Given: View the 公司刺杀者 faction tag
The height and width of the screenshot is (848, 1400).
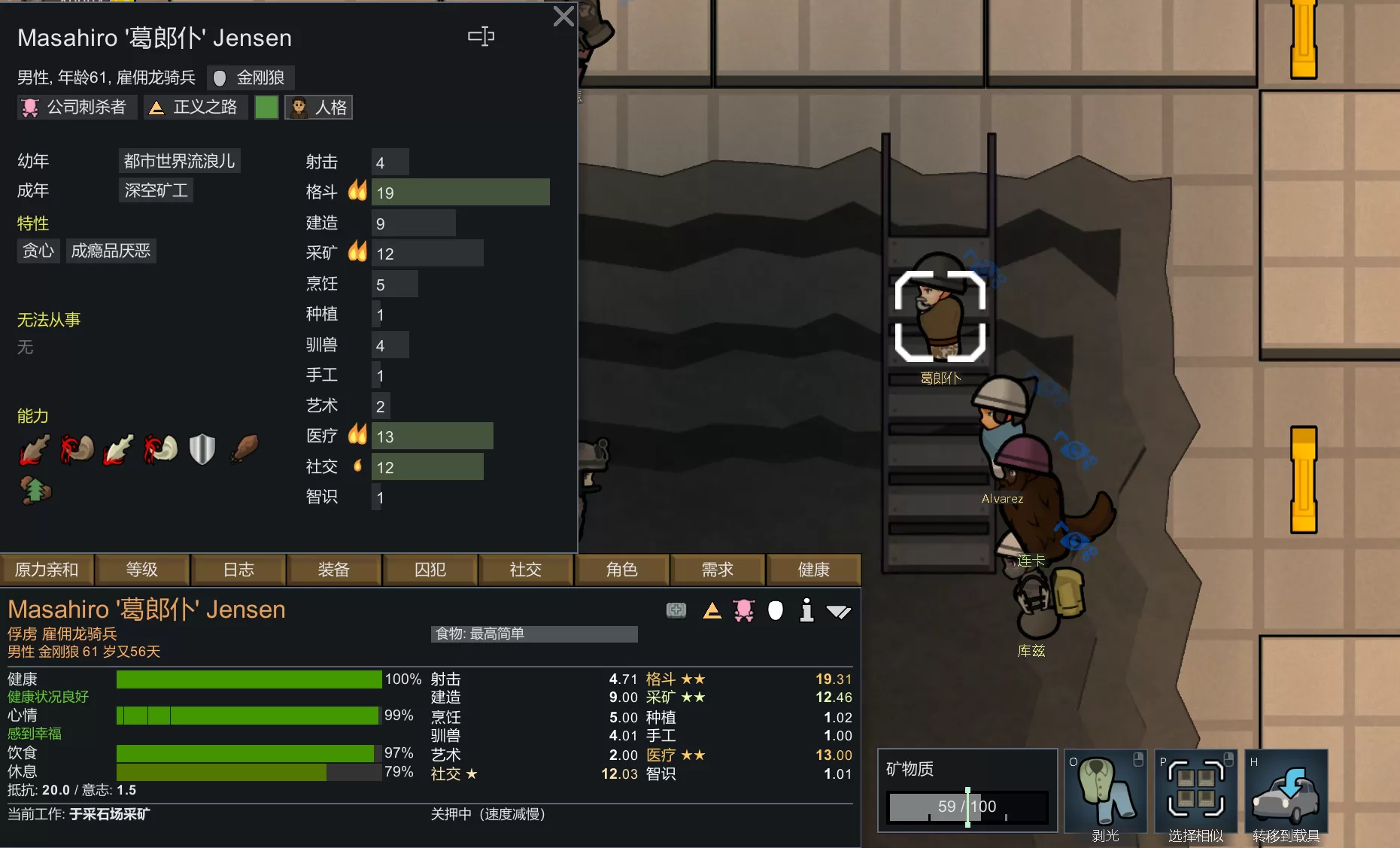Looking at the screenshot, I should 76,108.
